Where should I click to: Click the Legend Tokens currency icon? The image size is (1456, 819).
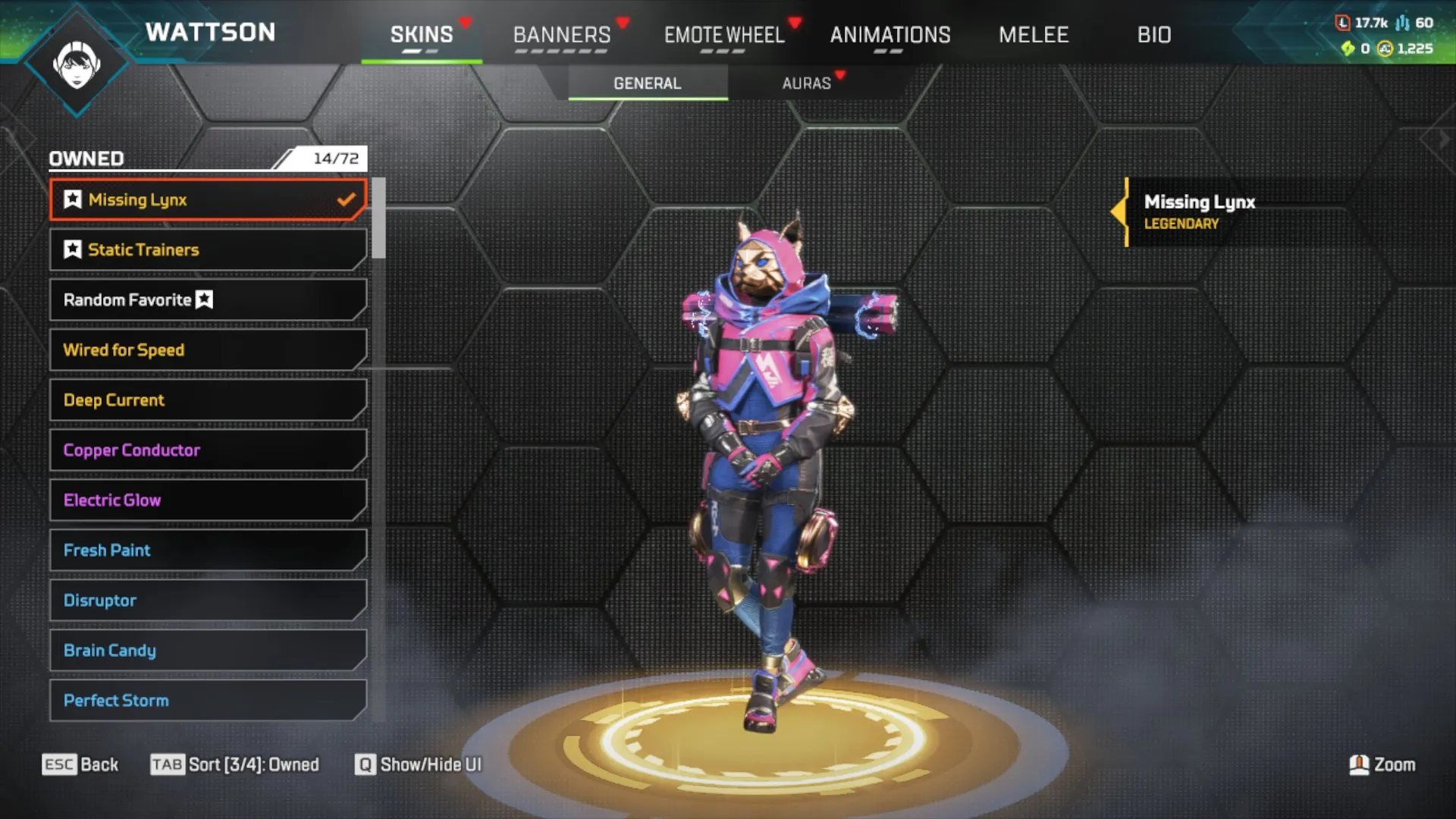1342,23
